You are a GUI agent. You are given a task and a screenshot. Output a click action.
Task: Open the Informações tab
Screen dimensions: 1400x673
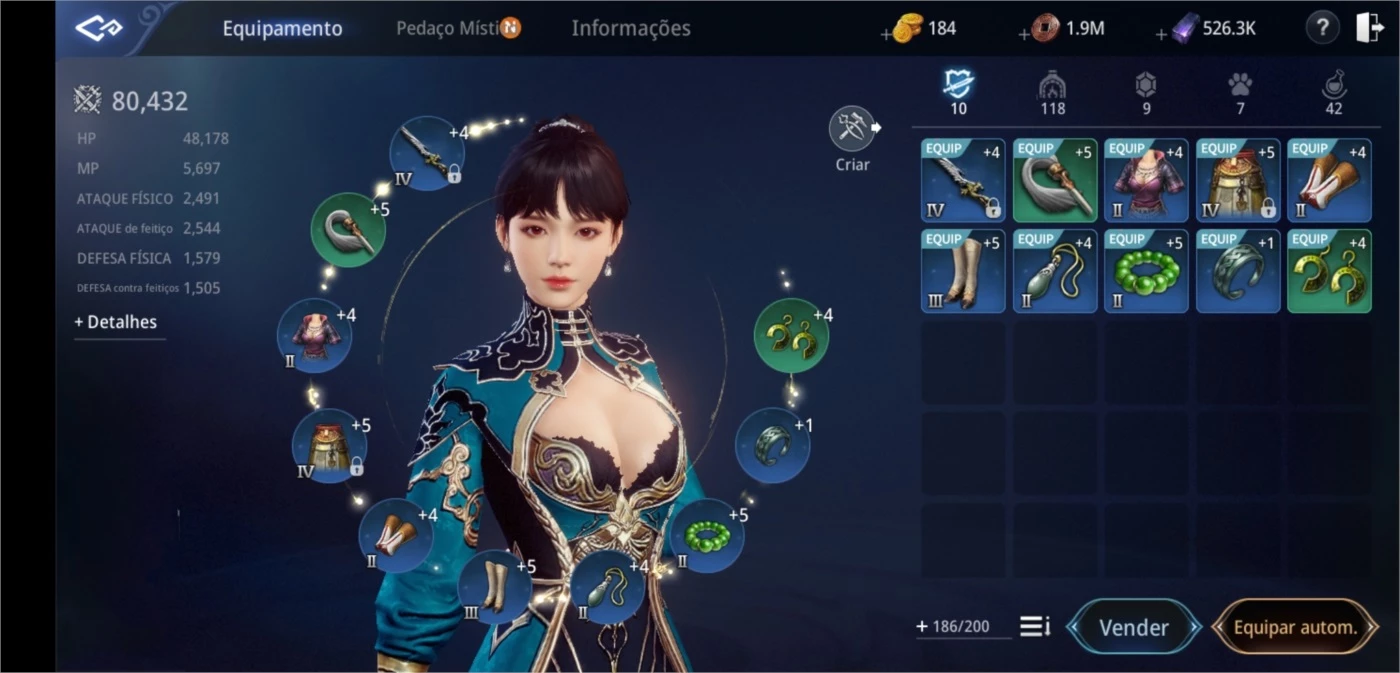pyautogui.click(x=630, y=28)
